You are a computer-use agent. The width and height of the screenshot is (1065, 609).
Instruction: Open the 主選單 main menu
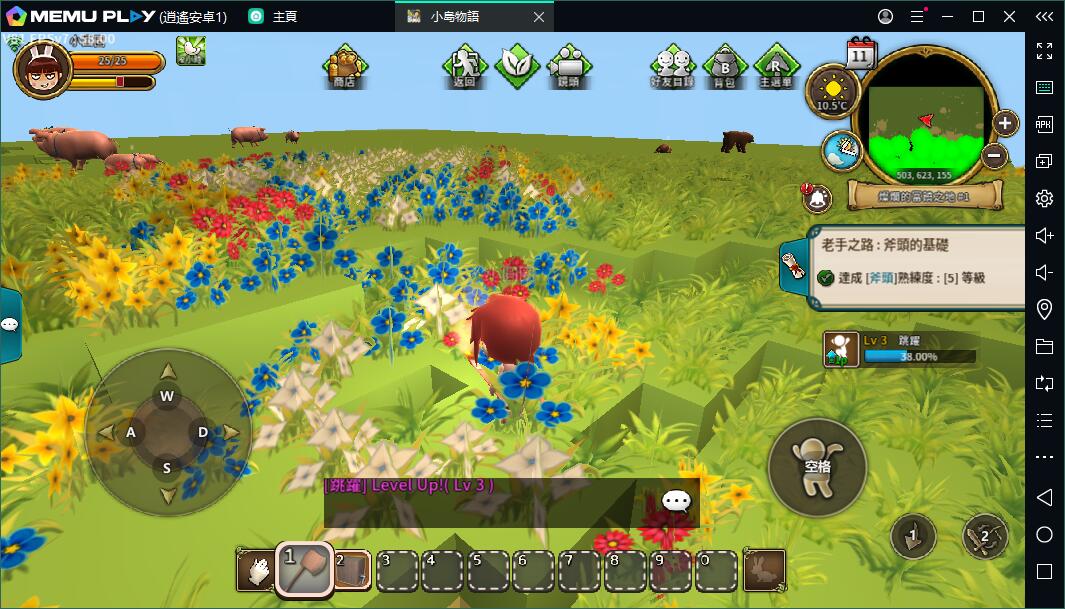pos(775,66)
